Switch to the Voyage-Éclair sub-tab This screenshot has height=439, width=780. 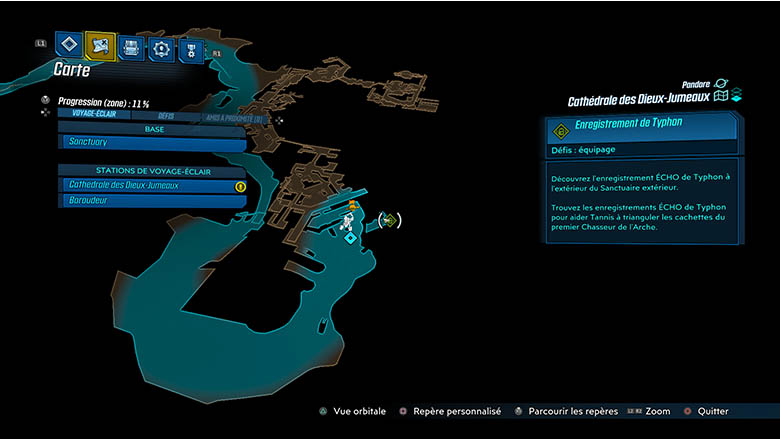[x=95, y=115]
